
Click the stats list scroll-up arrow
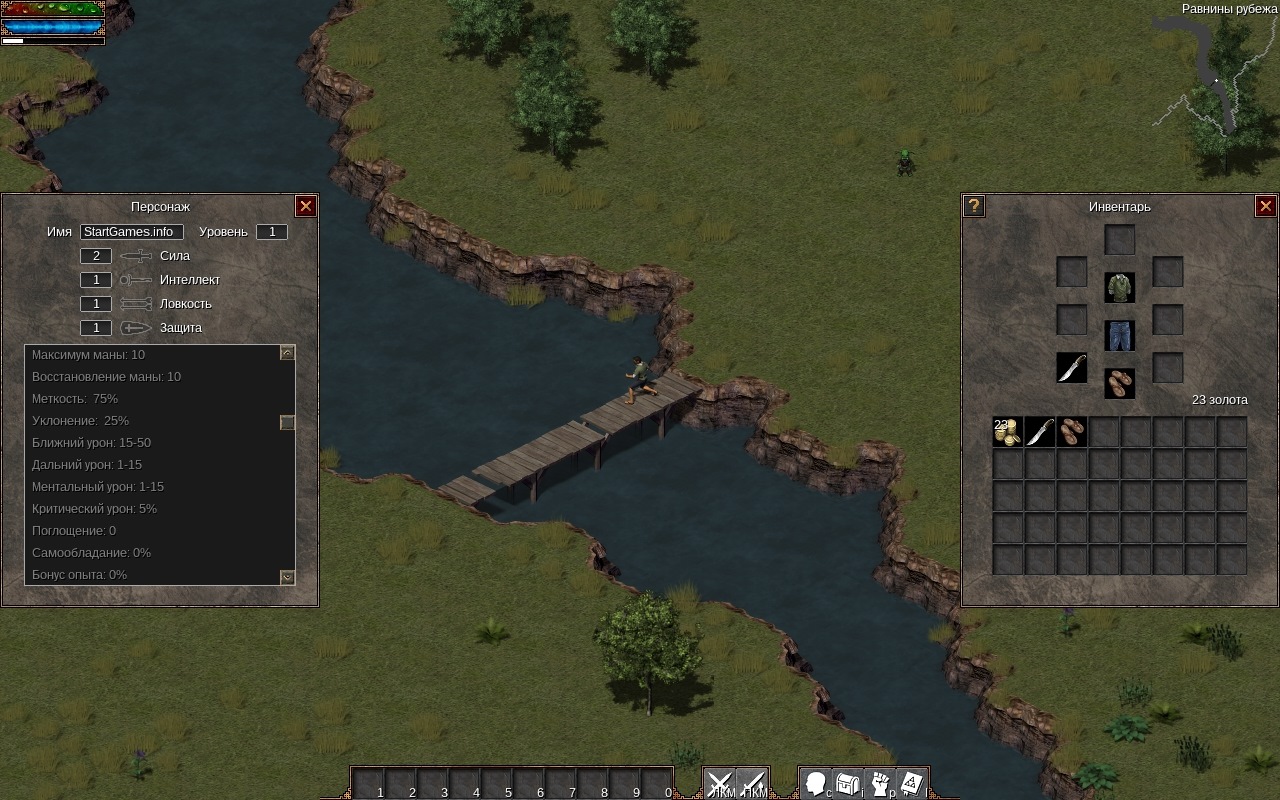287,353
